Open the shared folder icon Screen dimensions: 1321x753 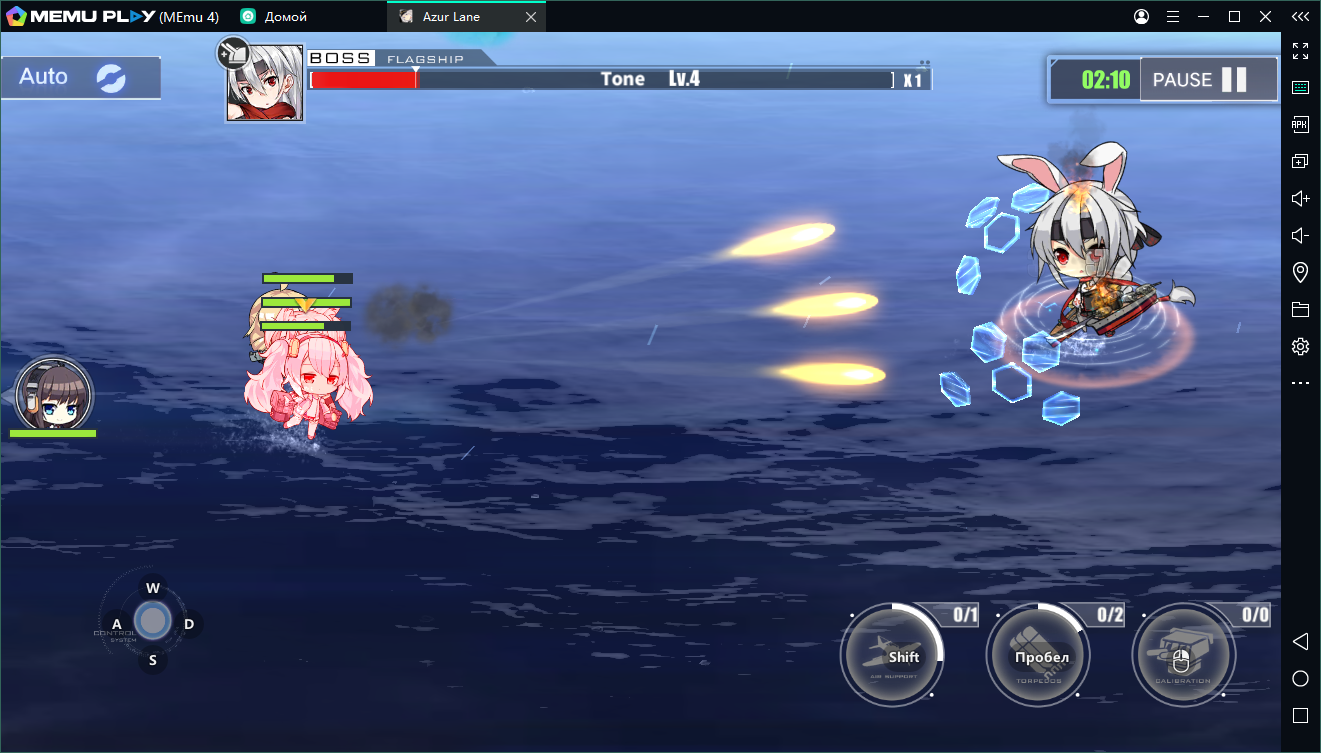click(1300, 309)
